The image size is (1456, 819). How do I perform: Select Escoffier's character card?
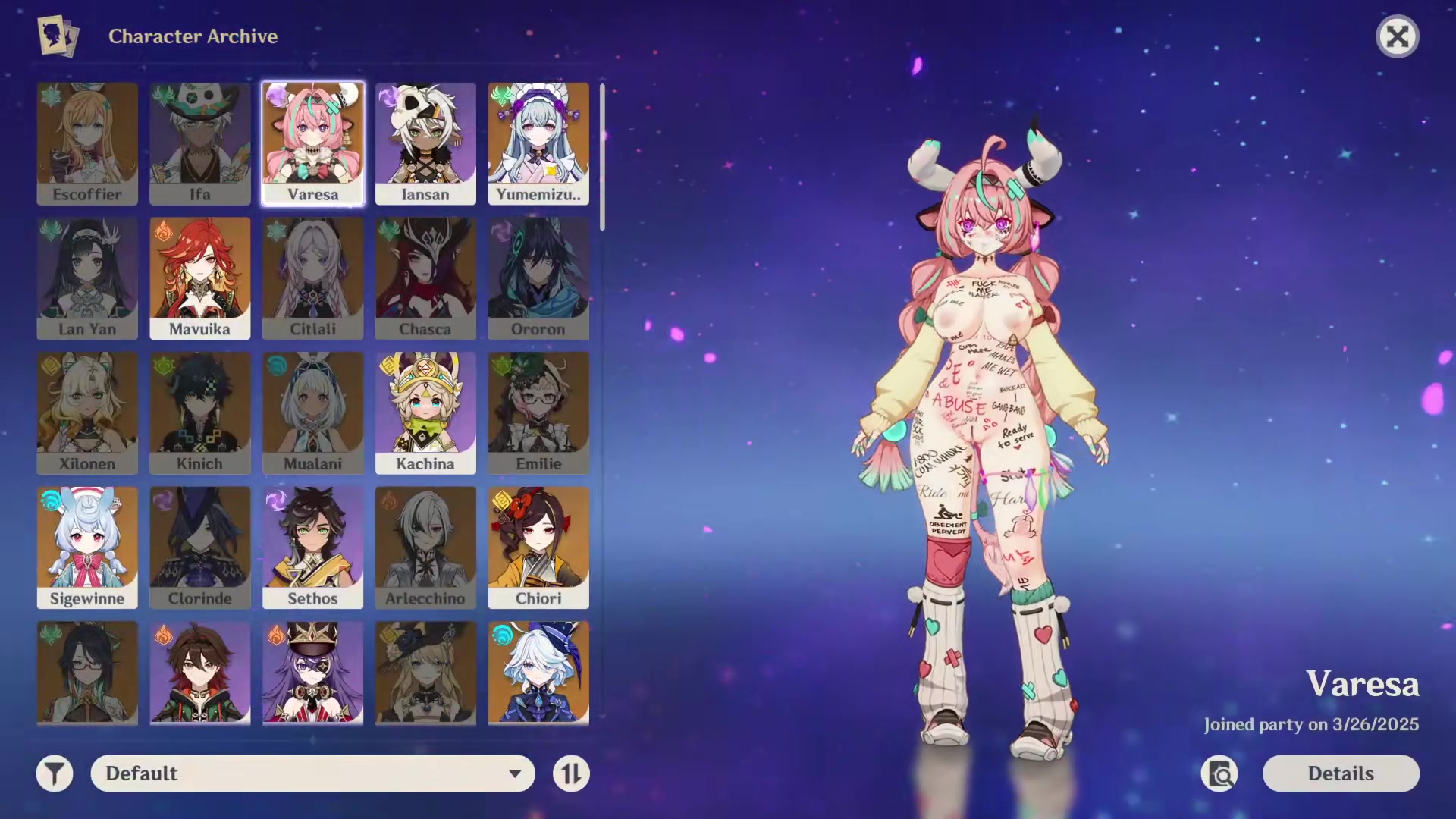point(87,144)
